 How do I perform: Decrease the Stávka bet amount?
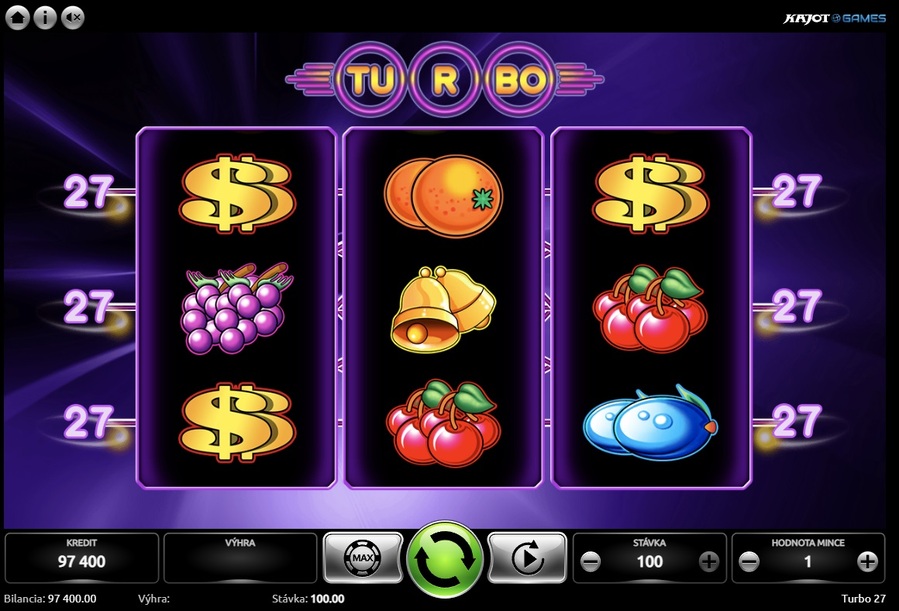(590, 562)
